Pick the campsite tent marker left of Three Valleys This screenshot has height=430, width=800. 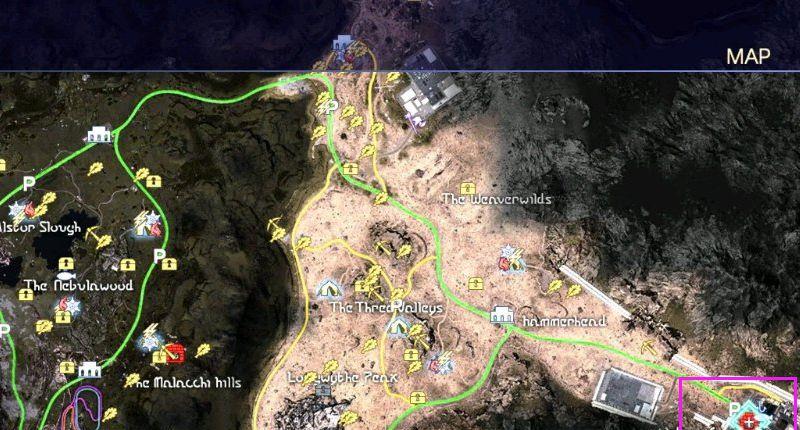pyautogui.click(x=328, y=289)
